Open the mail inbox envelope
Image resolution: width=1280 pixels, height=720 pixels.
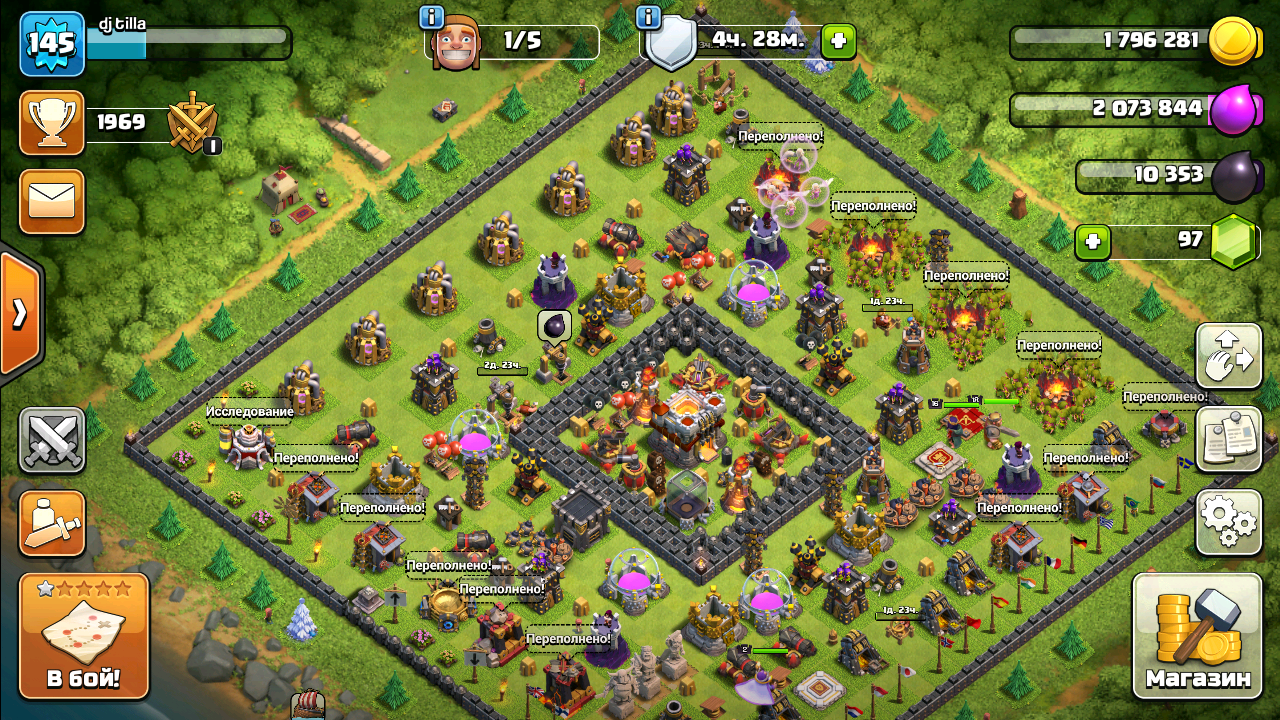[52, 201]
